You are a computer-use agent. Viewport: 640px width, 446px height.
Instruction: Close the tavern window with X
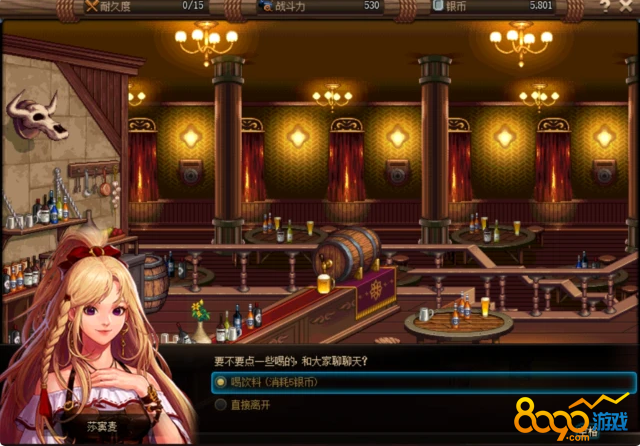coord(627,6)
